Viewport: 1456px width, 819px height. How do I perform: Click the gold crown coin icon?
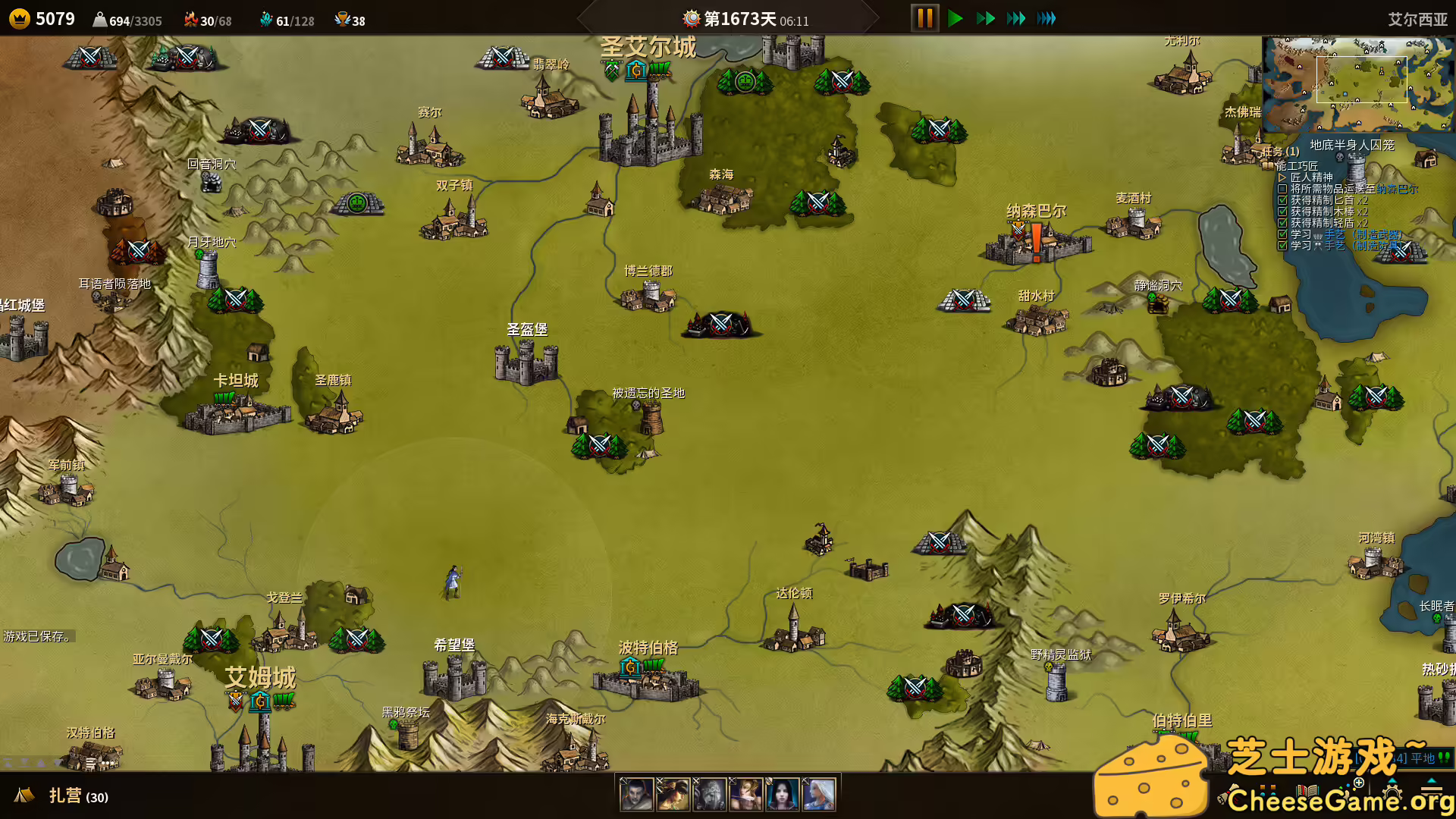click(20, 19)
